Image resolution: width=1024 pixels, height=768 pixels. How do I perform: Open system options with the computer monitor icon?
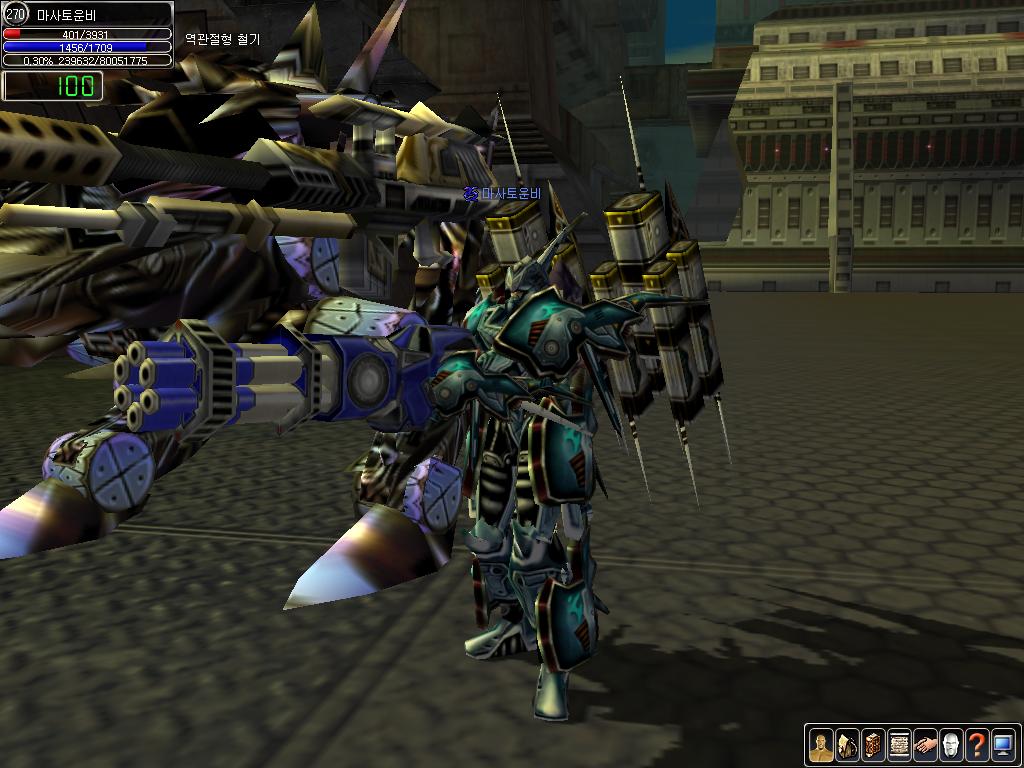tap(1003, 745)
